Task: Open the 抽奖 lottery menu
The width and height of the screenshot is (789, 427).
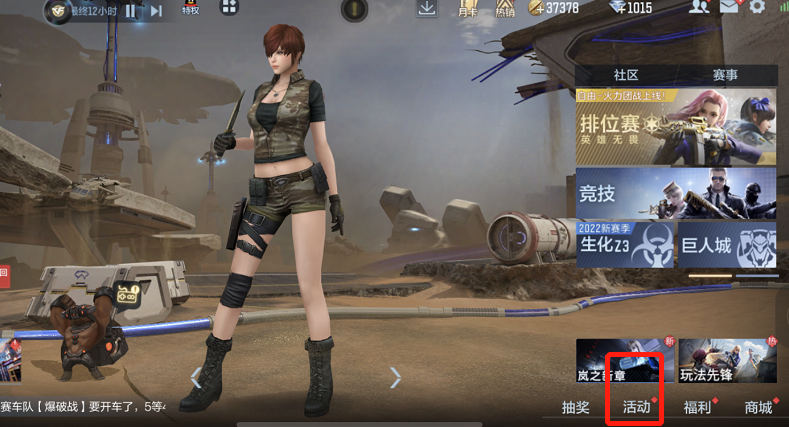Action: coord(577,406)
